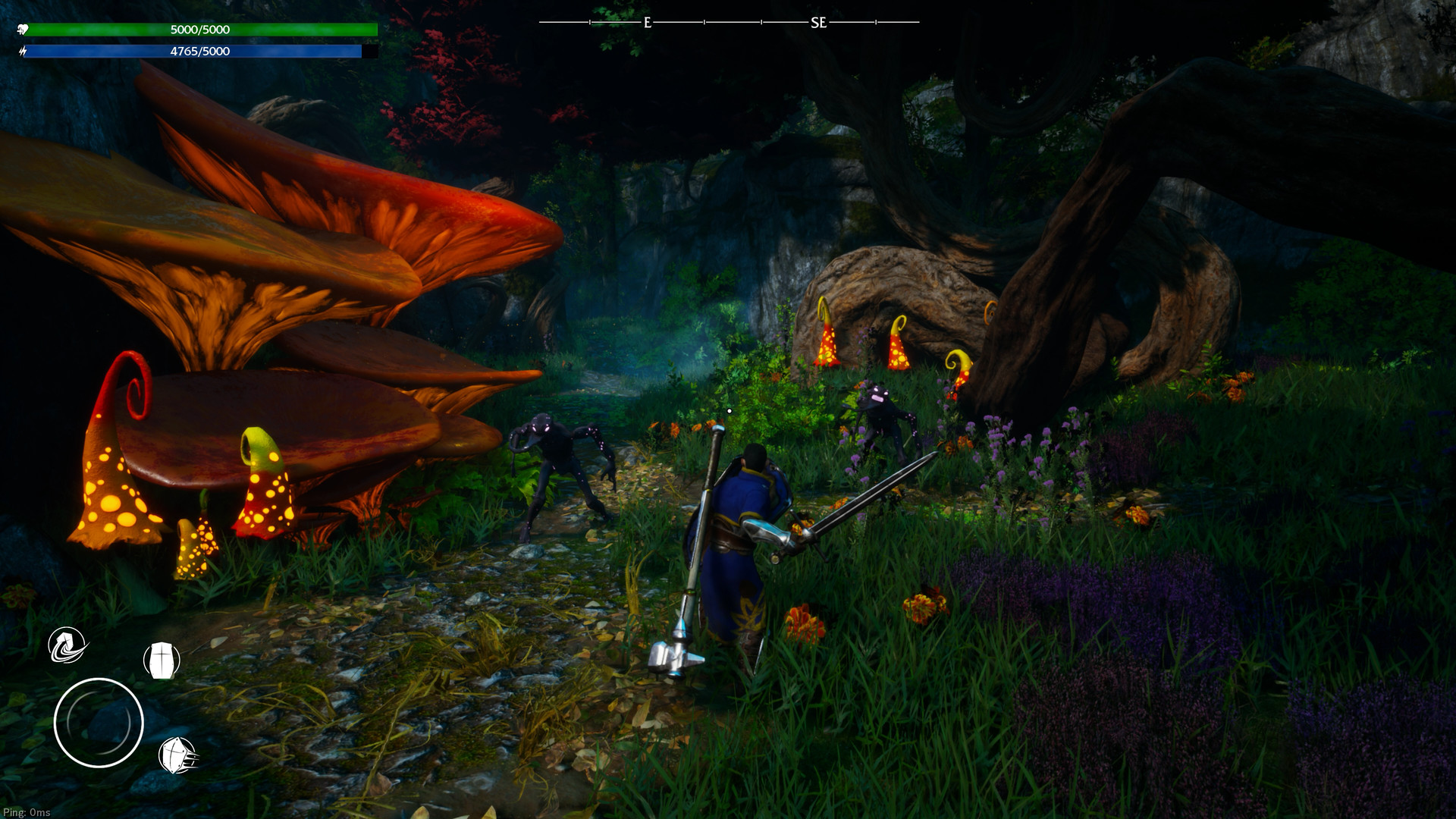This screenshot has width=1456, height=819.
Task: Click the large empty circular ability ring
Action: pos(99,723)
